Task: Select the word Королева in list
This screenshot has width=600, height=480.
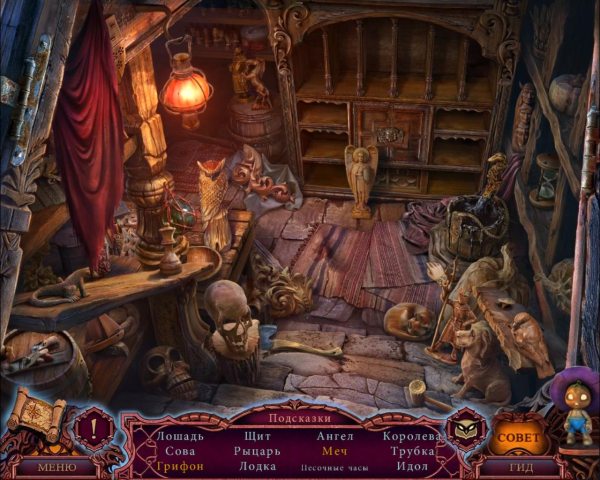Action: coord(411,436)
